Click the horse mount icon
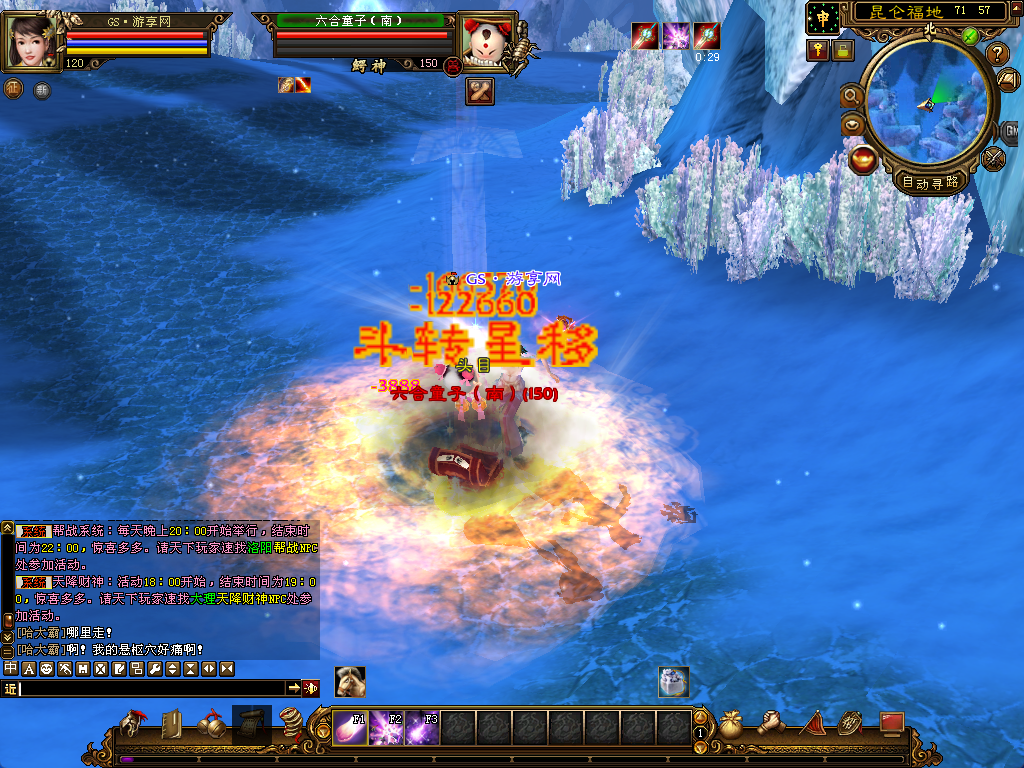1024x768 pixels. click(349, 681)
